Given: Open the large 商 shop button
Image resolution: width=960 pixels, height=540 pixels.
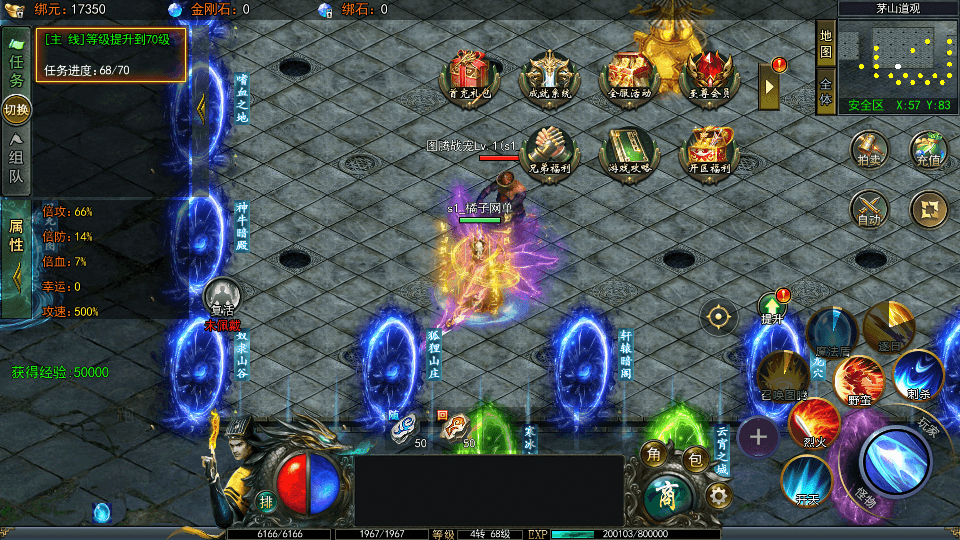Looking at the screenshot, I should [x=664, y=495].
